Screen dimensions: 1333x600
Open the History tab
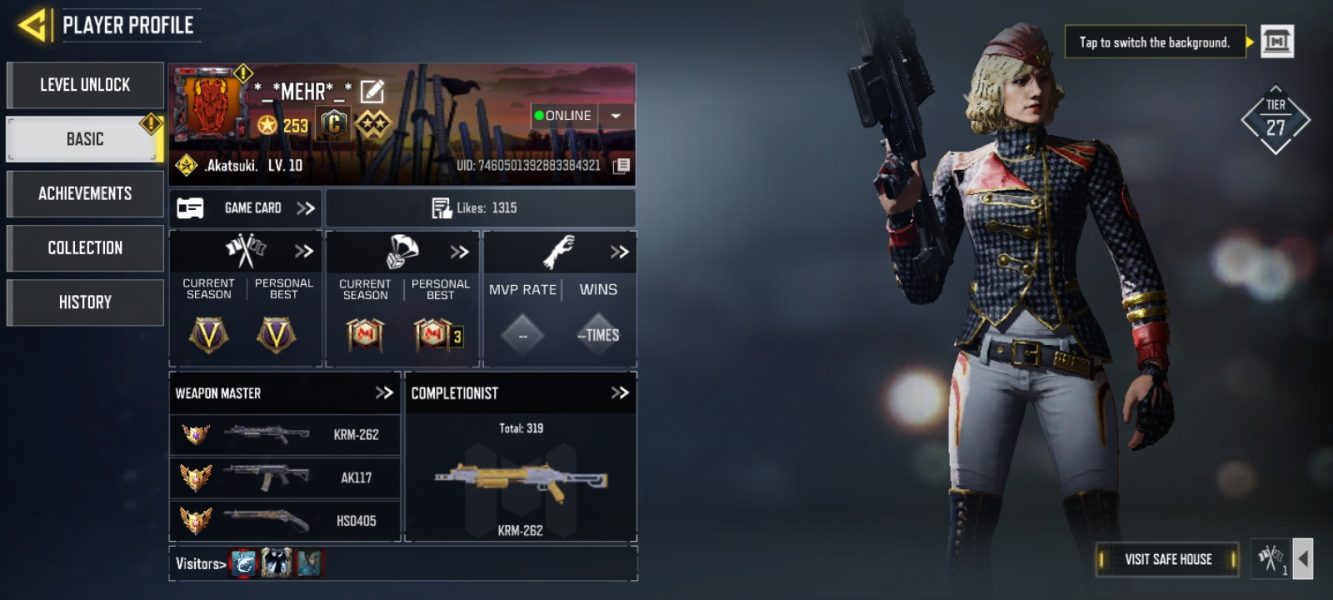tap(85, 302)
